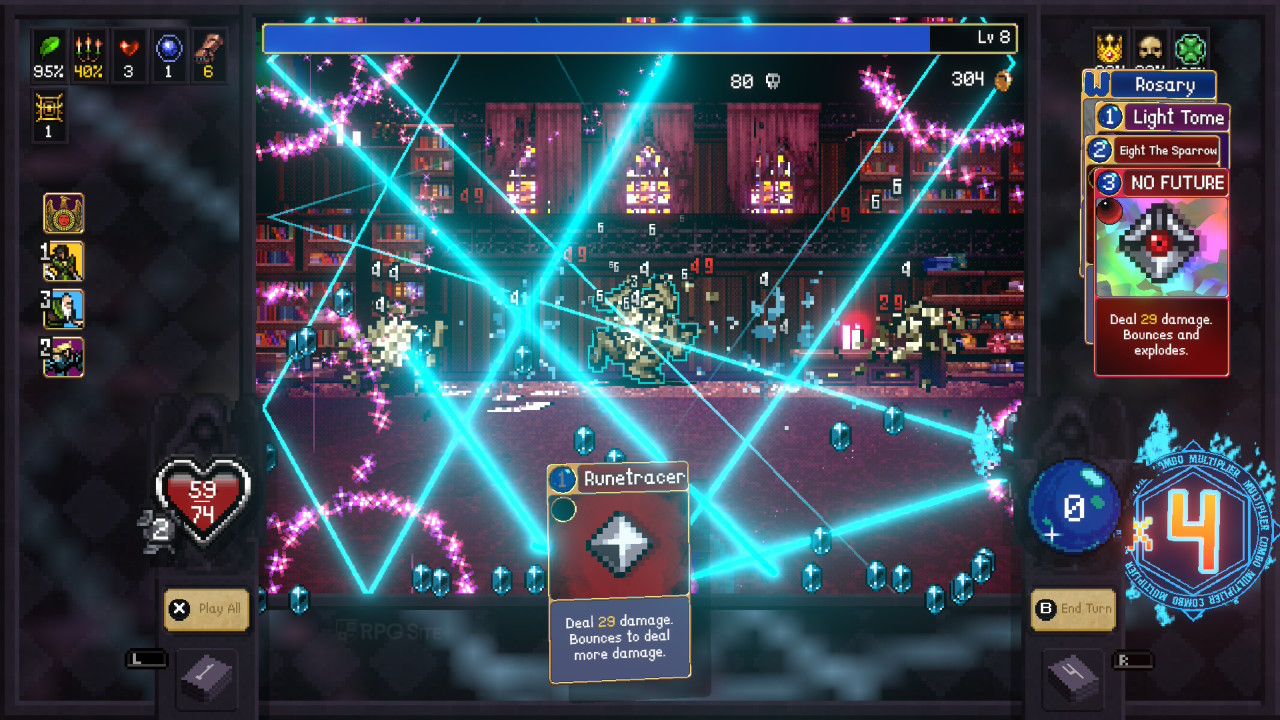Inspect the winged red emblem relic
The width and height of the screenshot is (1280, 720).
click(64, 213)
